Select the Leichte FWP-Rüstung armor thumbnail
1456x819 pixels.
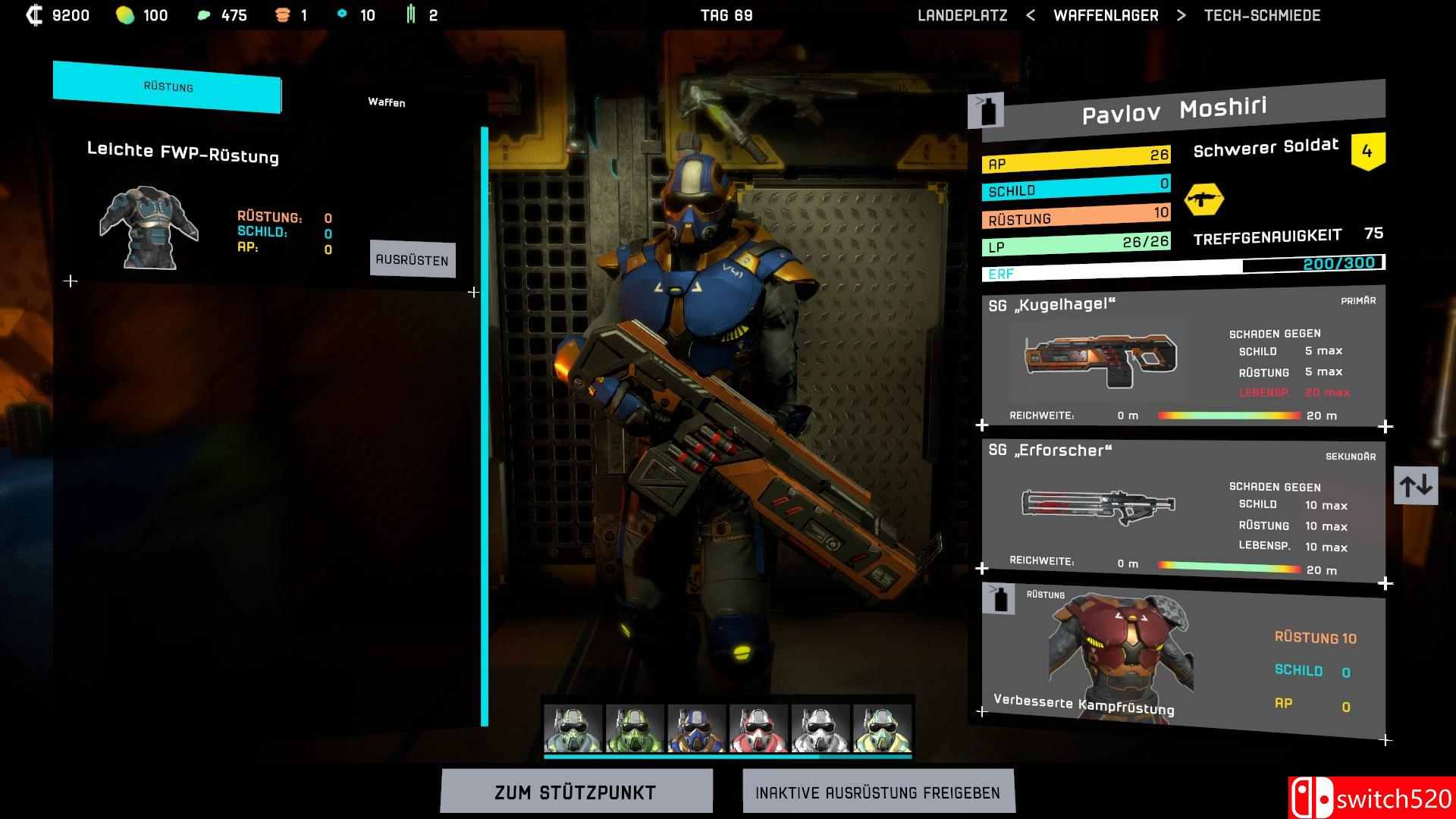[x=149, y=227]
